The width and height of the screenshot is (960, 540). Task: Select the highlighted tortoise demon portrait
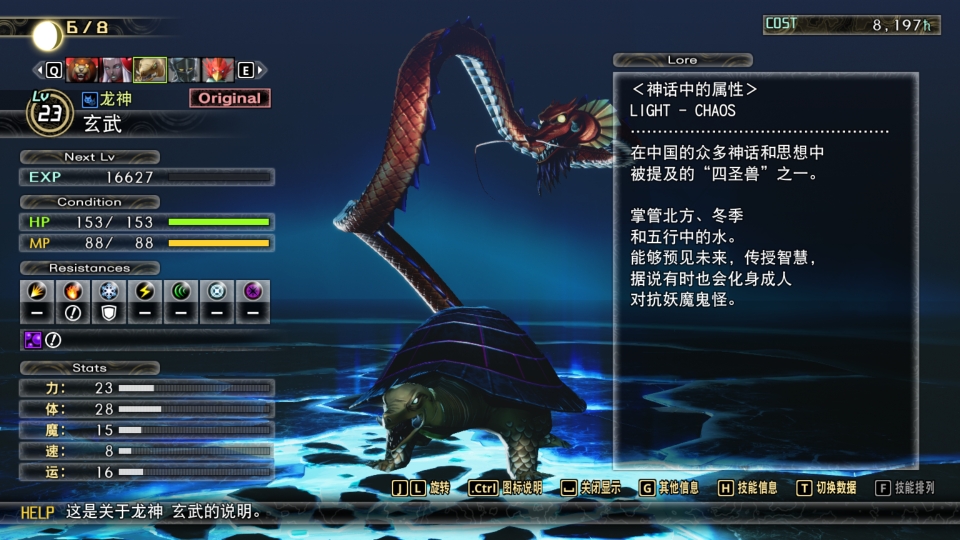click(x=150, y=70)
